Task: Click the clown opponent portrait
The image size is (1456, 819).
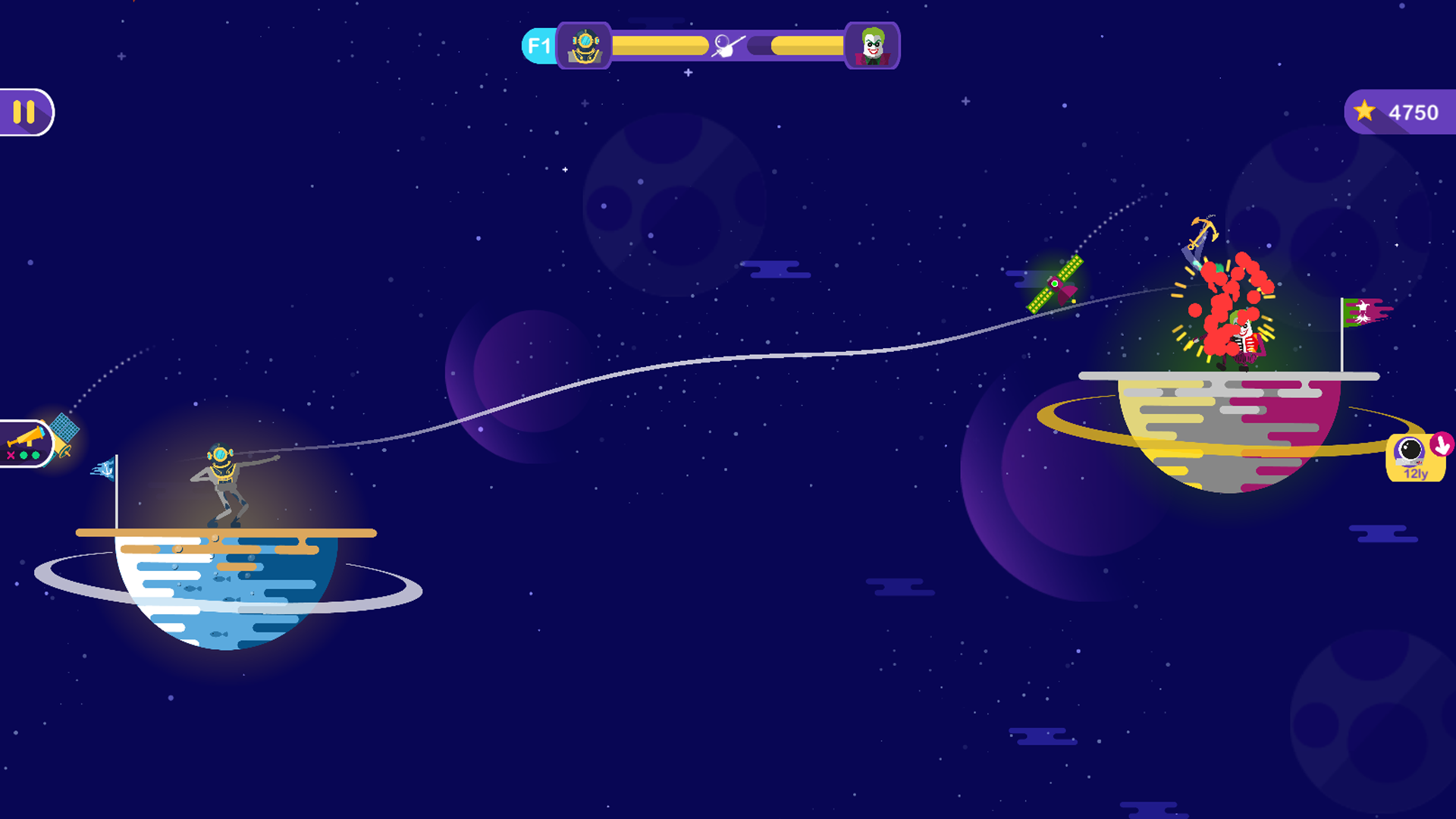Action: click(x=872, y=46)
